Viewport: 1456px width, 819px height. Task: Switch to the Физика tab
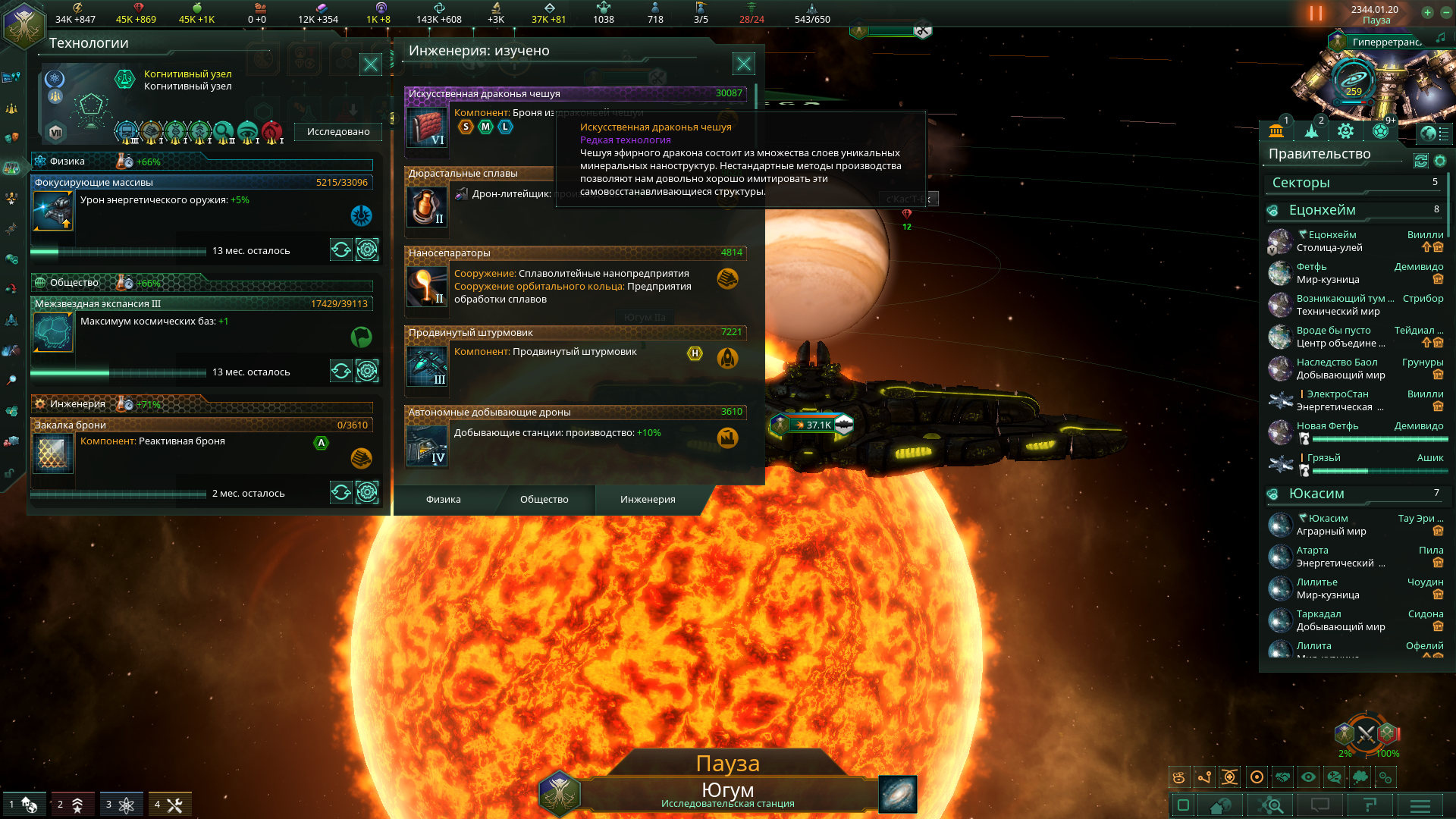click(443, 499)
